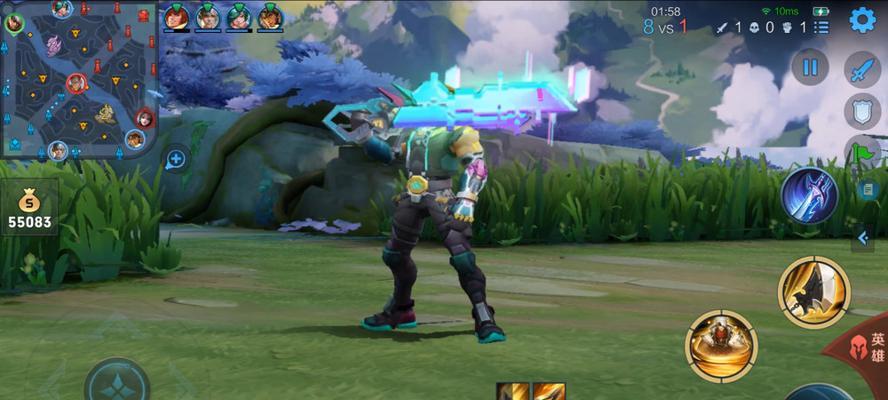Activate the glowing blue sword skill
Viewport: 888px width, 400px height.
[x=809, y=195]
